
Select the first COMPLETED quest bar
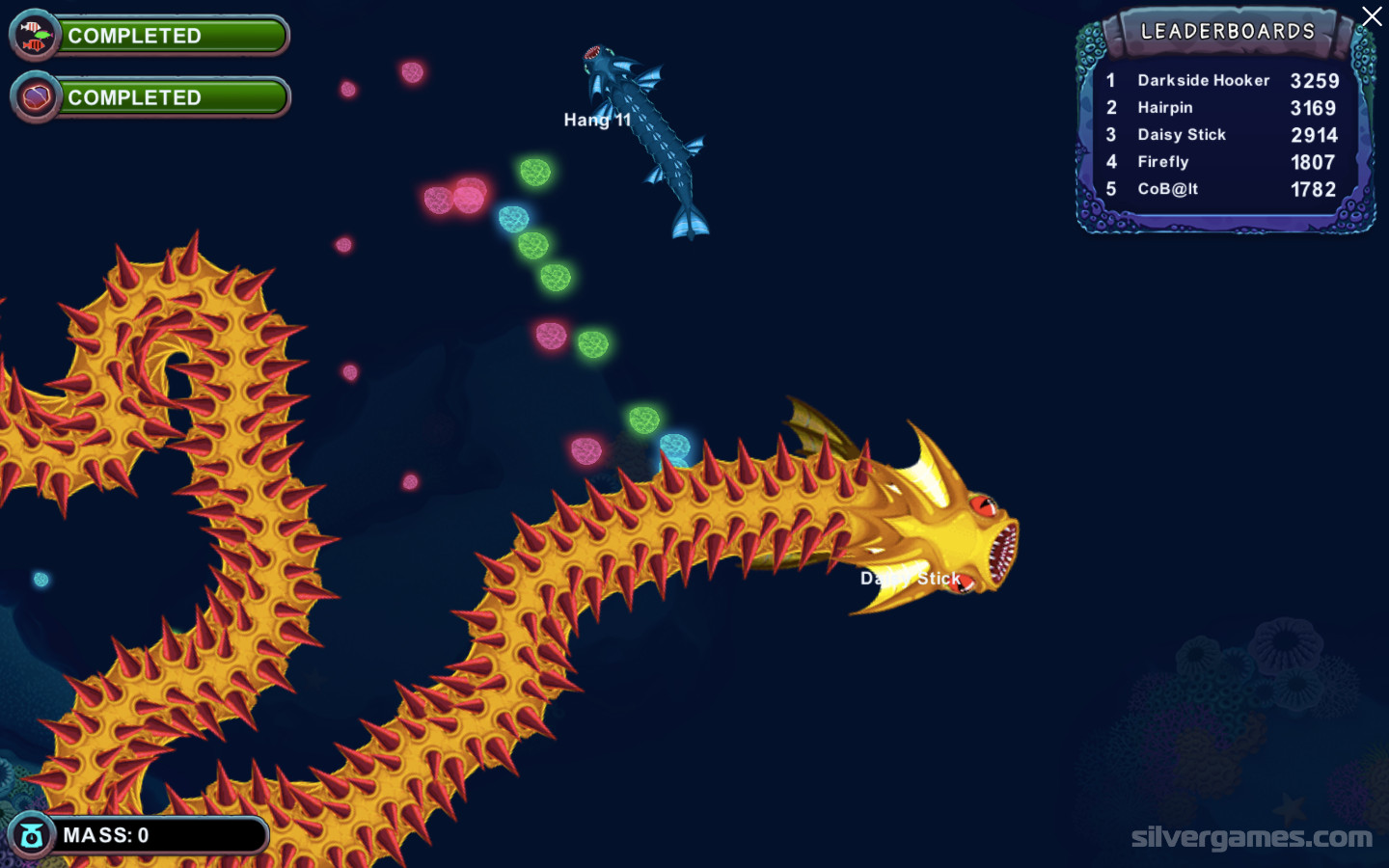[x=172, y=36]
